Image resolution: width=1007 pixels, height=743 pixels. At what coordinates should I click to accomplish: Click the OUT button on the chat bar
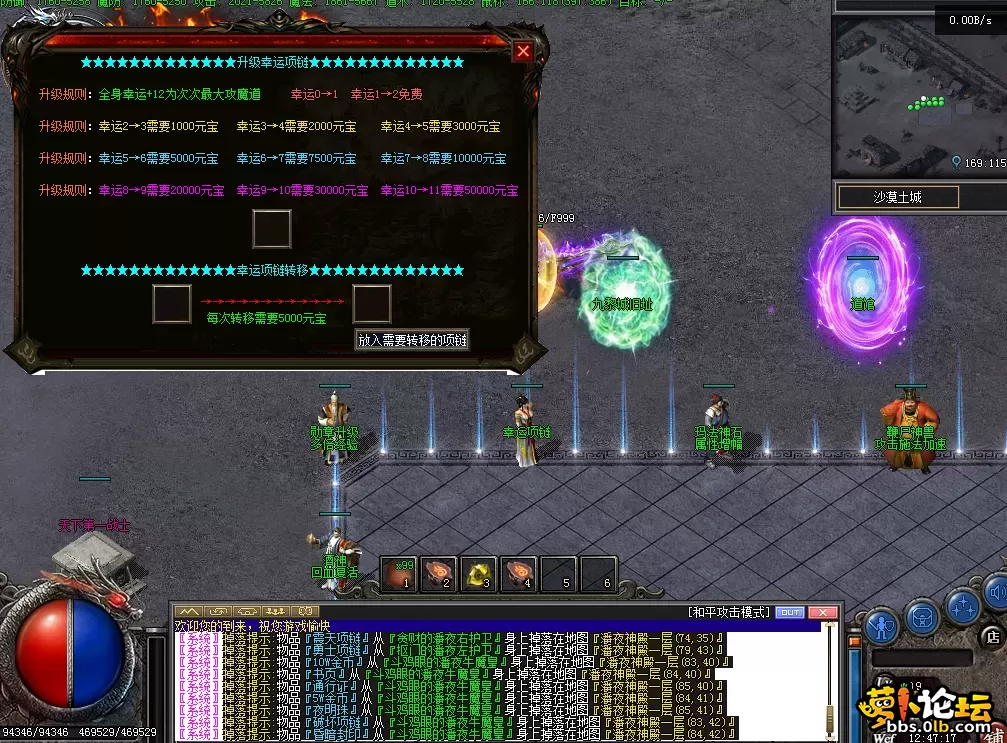pyautogui.click(x=790, y=612)
